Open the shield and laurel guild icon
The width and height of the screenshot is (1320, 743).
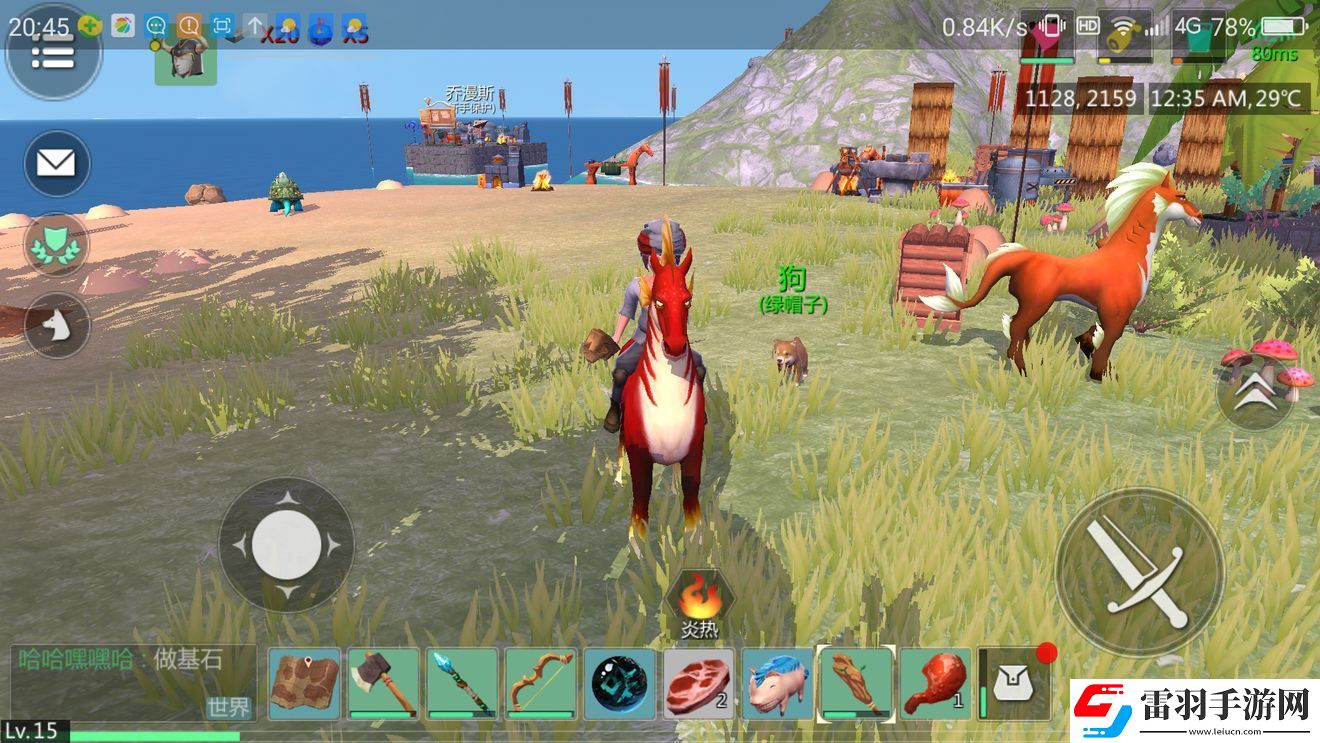[x=56, y=244]
